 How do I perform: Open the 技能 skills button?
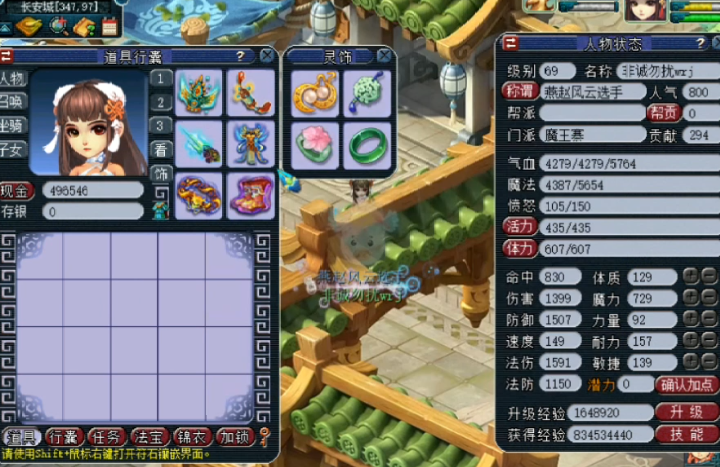coord(687,434)
